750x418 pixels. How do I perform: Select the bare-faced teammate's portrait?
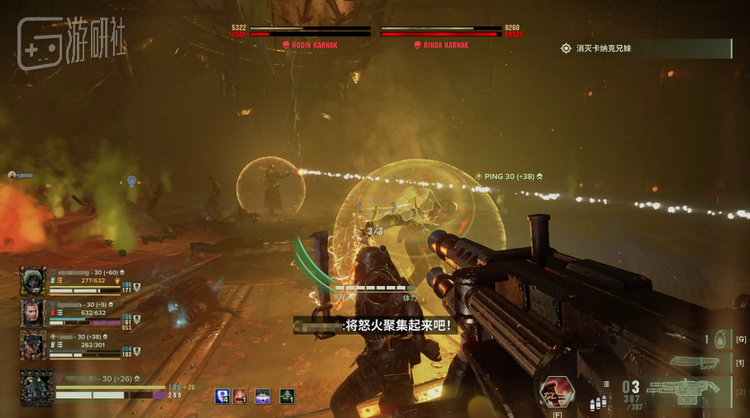(x=33, y=313)
